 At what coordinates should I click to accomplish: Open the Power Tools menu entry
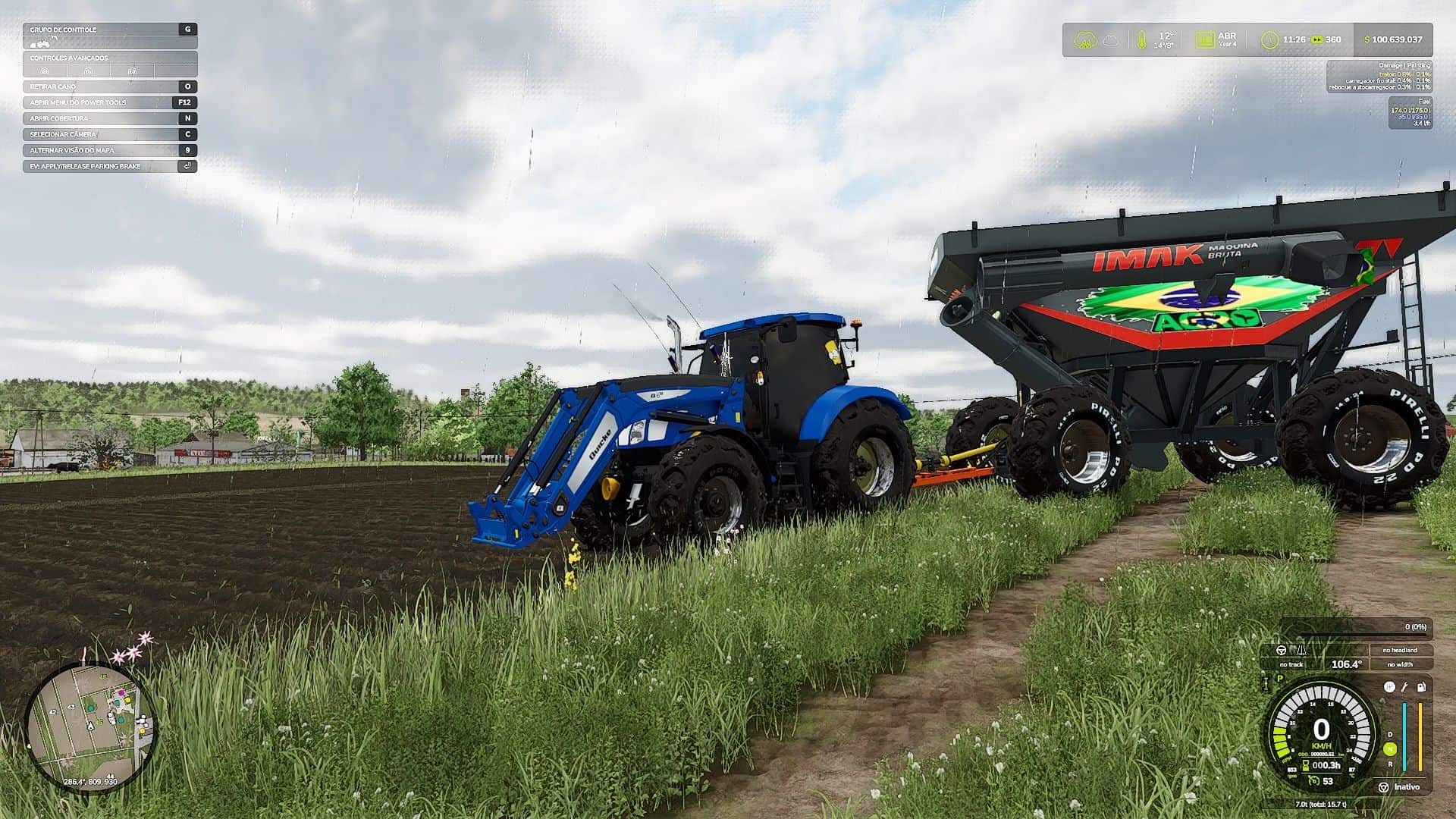pyautogui.click(x=80, y=102)
